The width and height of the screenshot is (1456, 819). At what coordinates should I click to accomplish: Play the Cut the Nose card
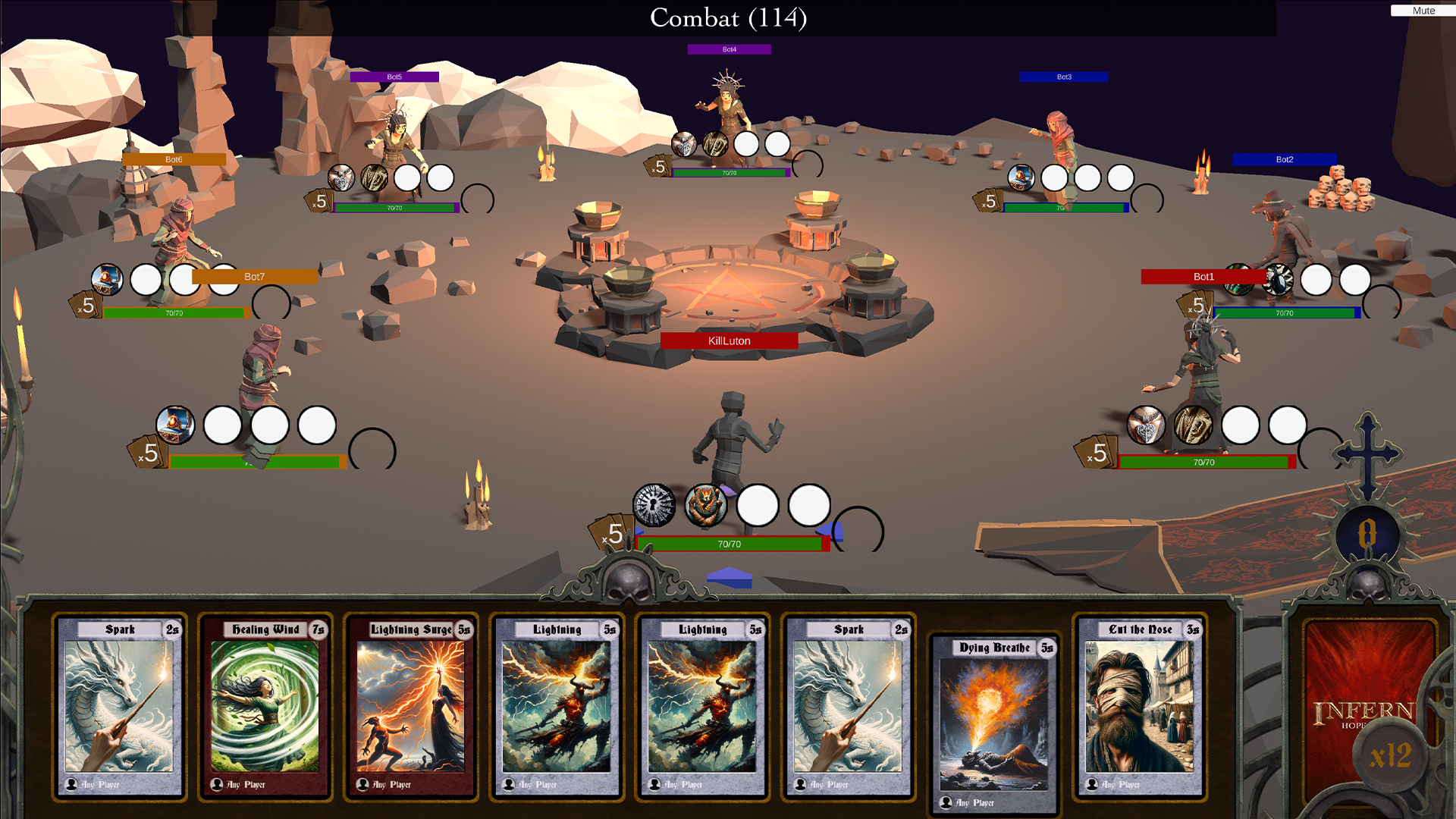(1139, 707)
